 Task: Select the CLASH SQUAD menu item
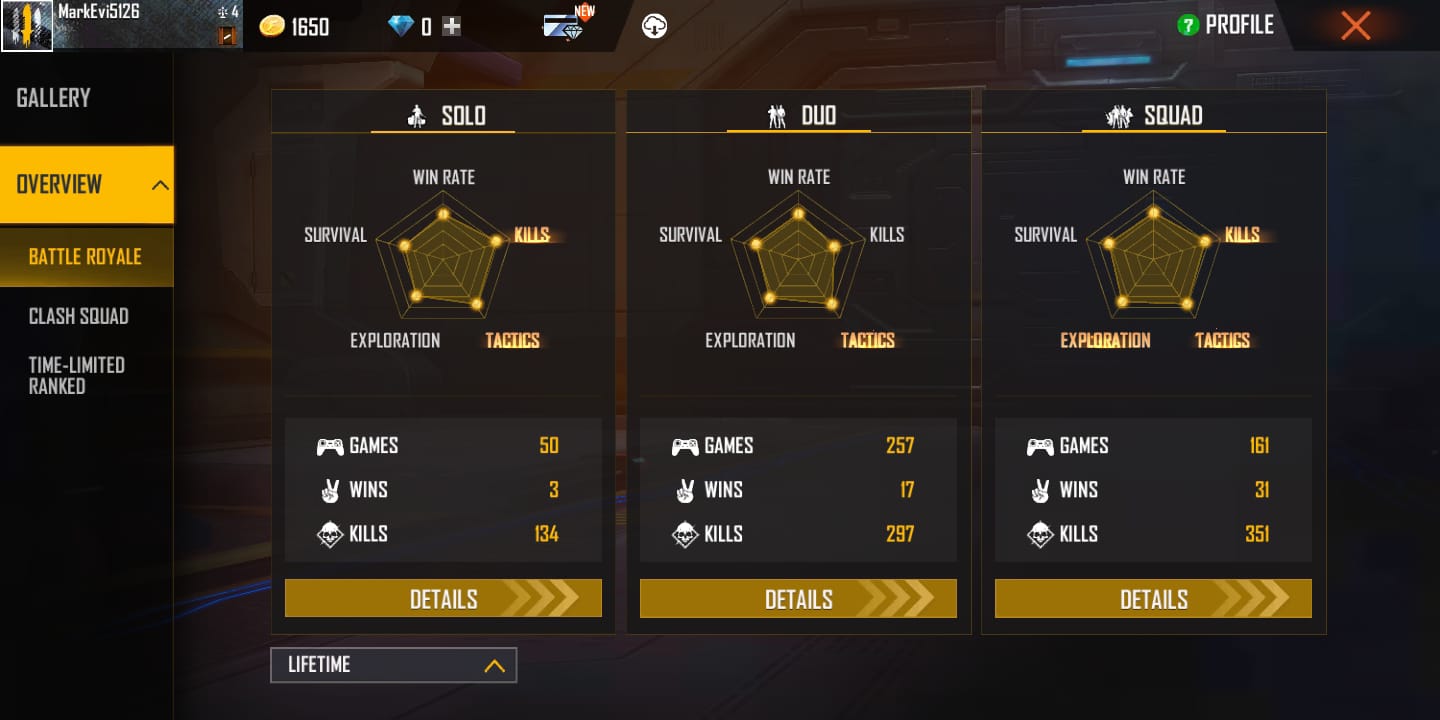point(78,316)
